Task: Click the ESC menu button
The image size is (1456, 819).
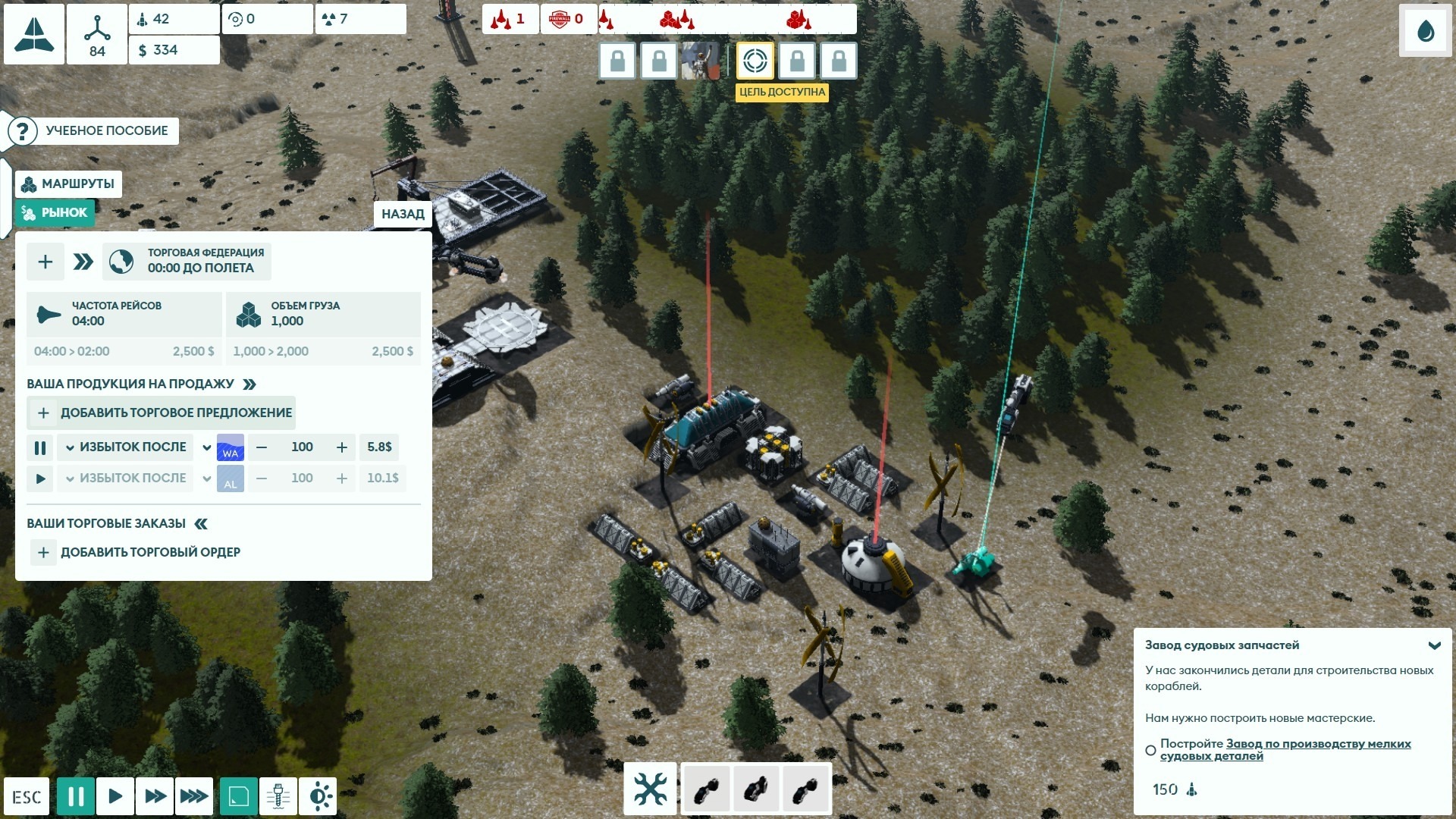Action: pos(27,797)
